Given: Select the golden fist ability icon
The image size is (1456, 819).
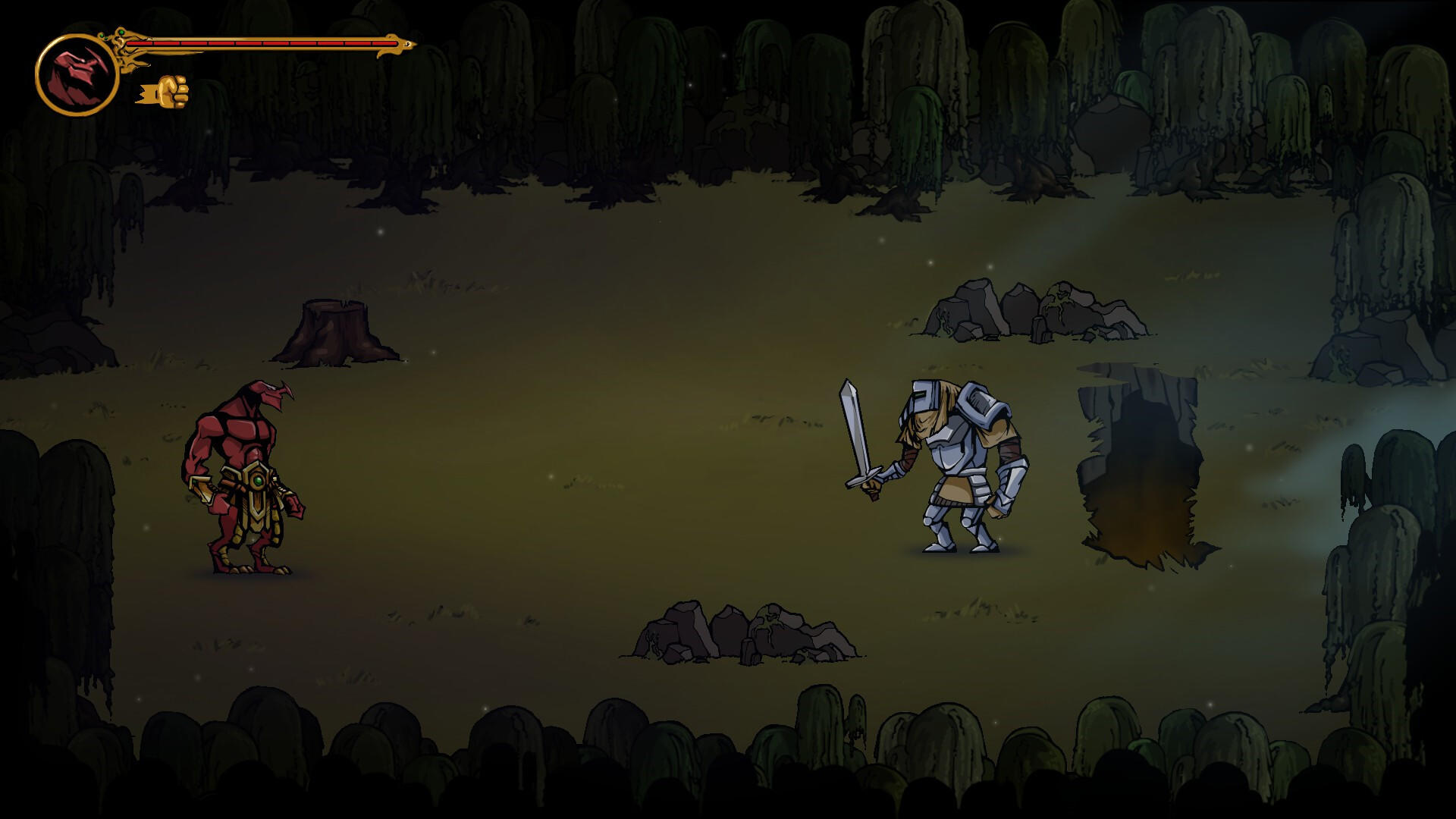Looking at the screenshot, I should (x=168, y=93).
